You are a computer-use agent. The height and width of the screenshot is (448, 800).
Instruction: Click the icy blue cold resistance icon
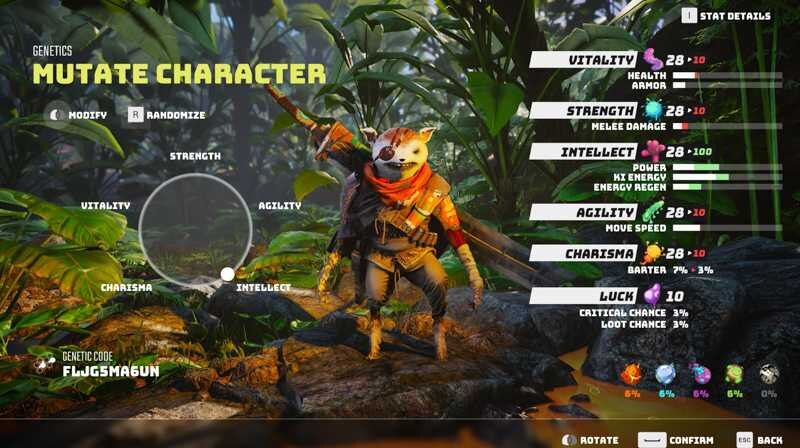click(666, 375)
